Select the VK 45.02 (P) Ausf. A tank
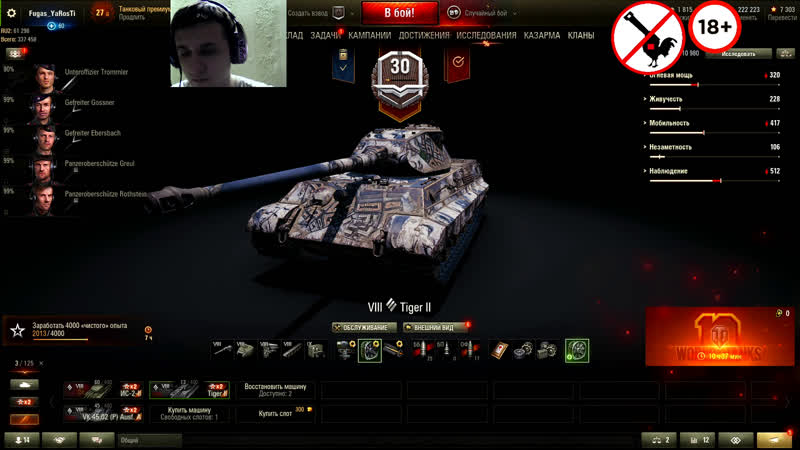The image size is (800, 450). (104, 413)
